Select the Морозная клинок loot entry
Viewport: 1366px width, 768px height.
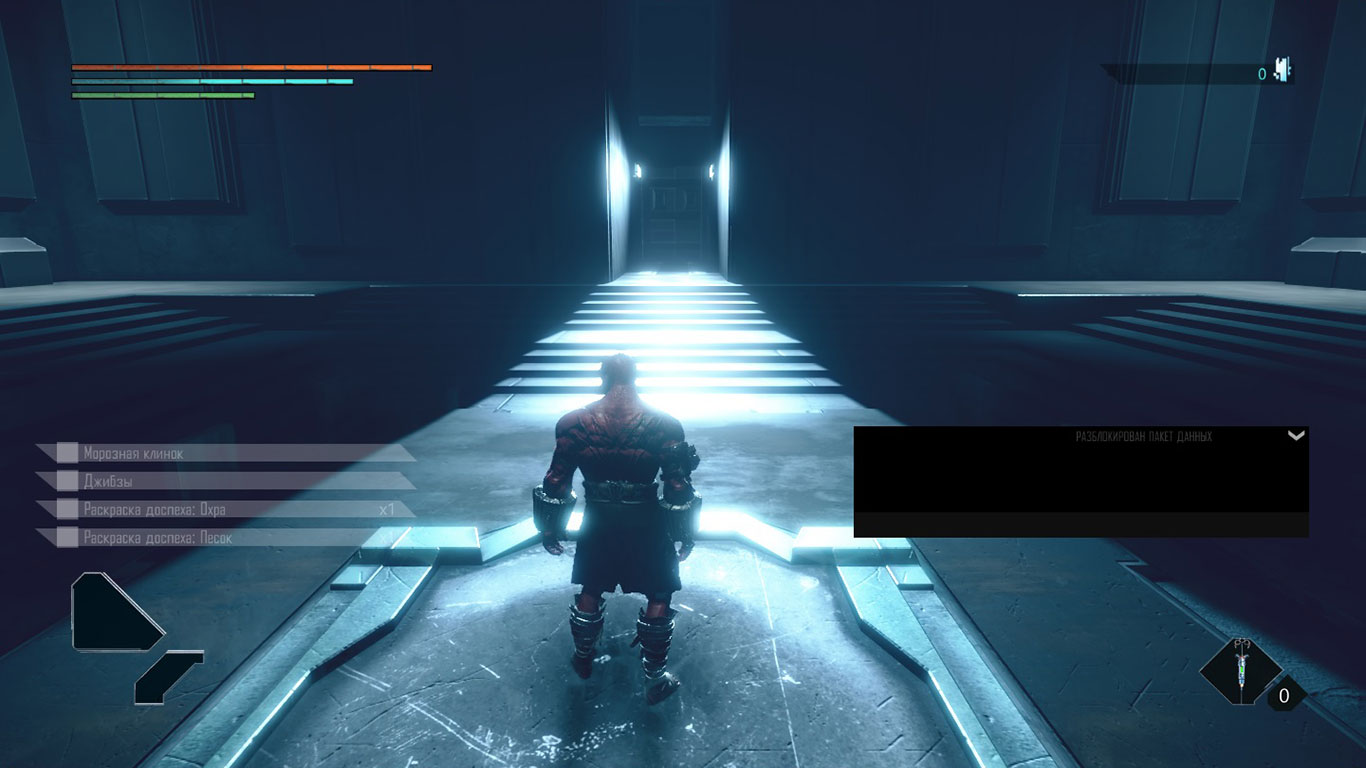(225, 453)
